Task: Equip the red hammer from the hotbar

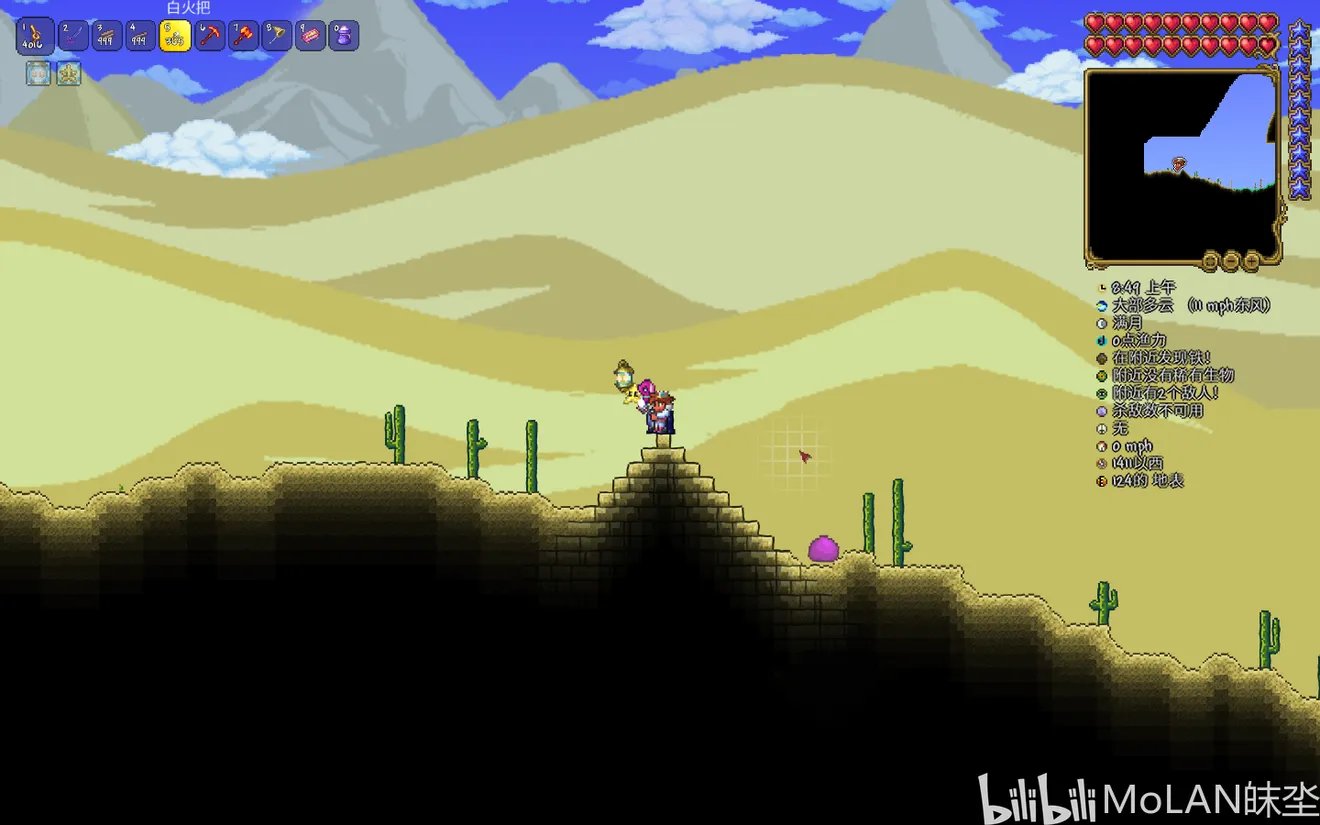Action: point(243,37)
